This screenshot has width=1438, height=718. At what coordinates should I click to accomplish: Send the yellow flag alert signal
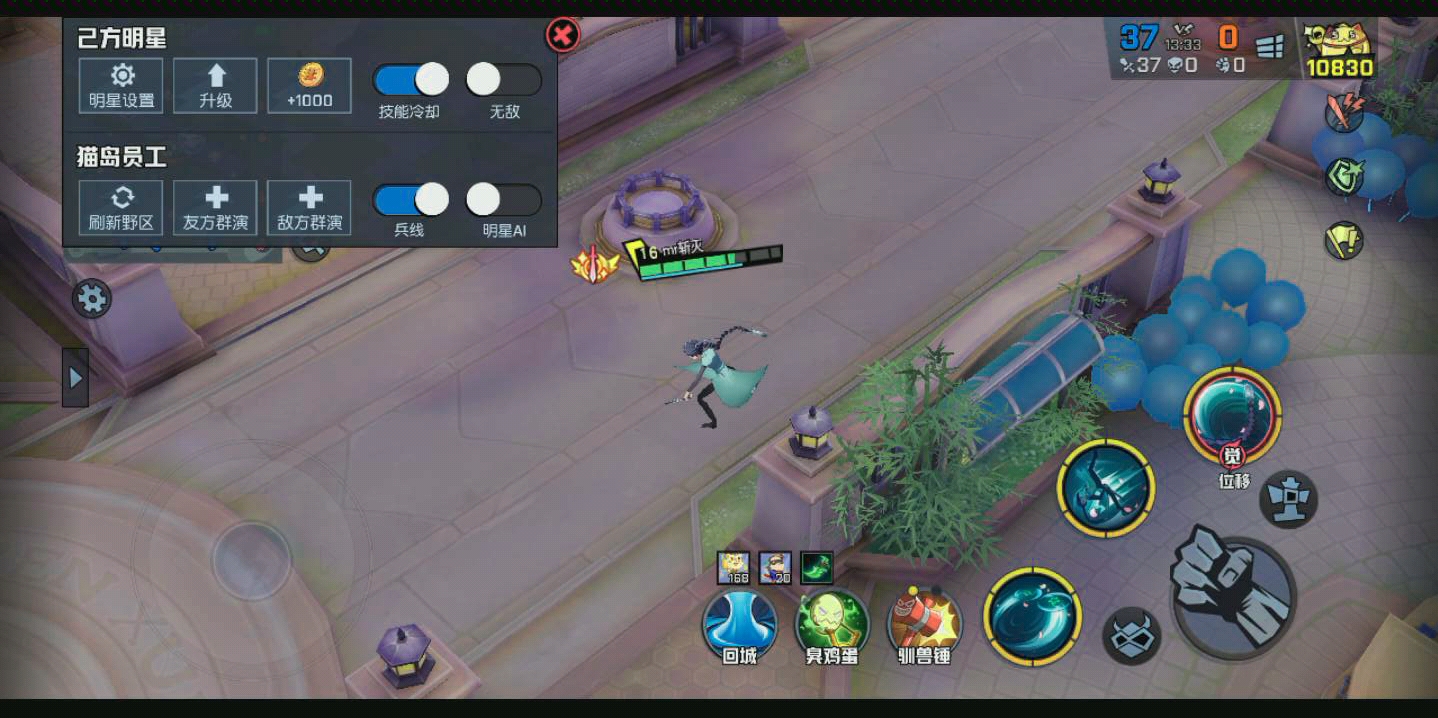[1344, 240]
